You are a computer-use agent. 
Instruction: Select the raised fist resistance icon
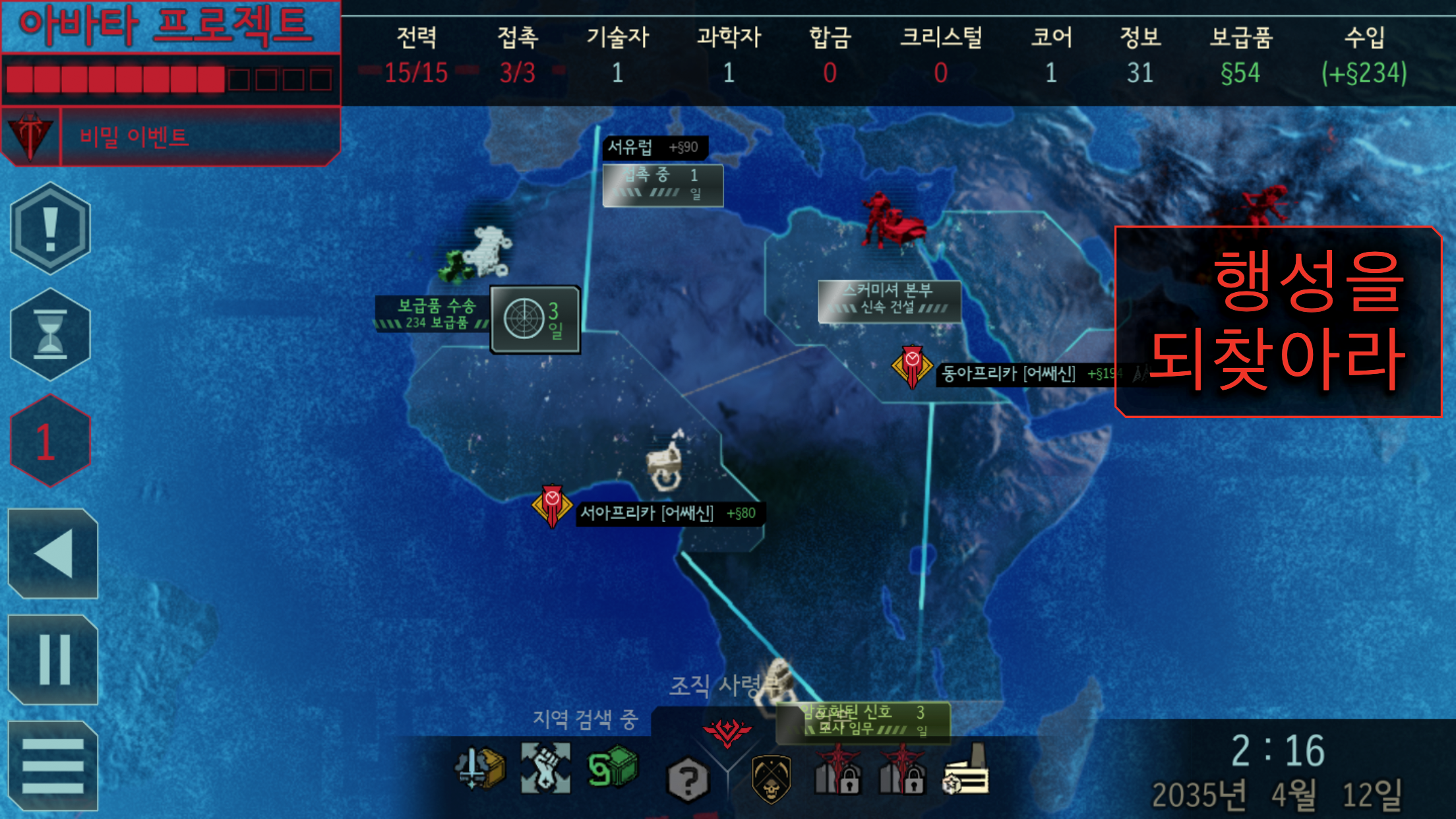[x=545, y=768]
